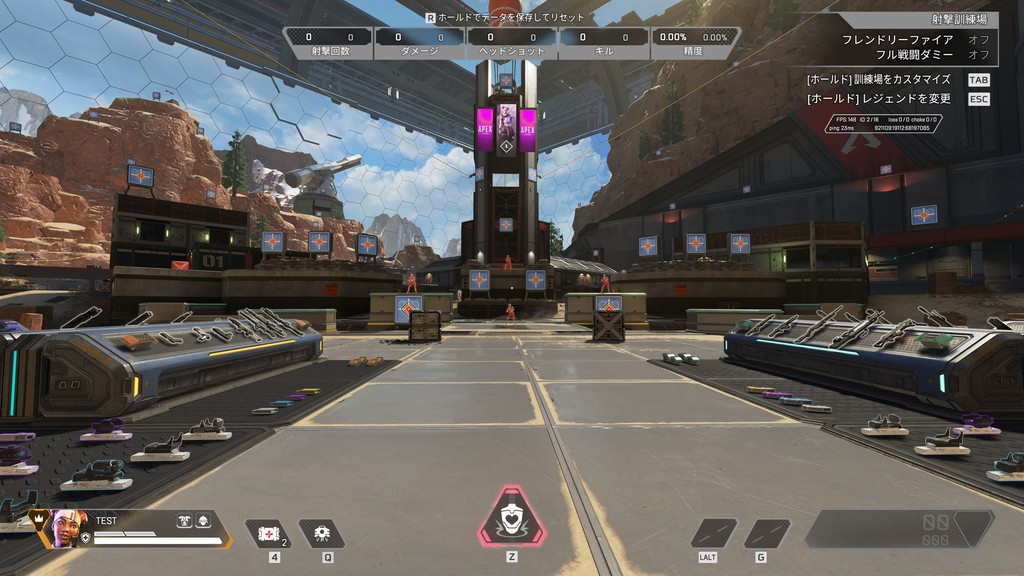Select the healing item slot
This screenshot has width=1024, height=576.
click(268, 533)
